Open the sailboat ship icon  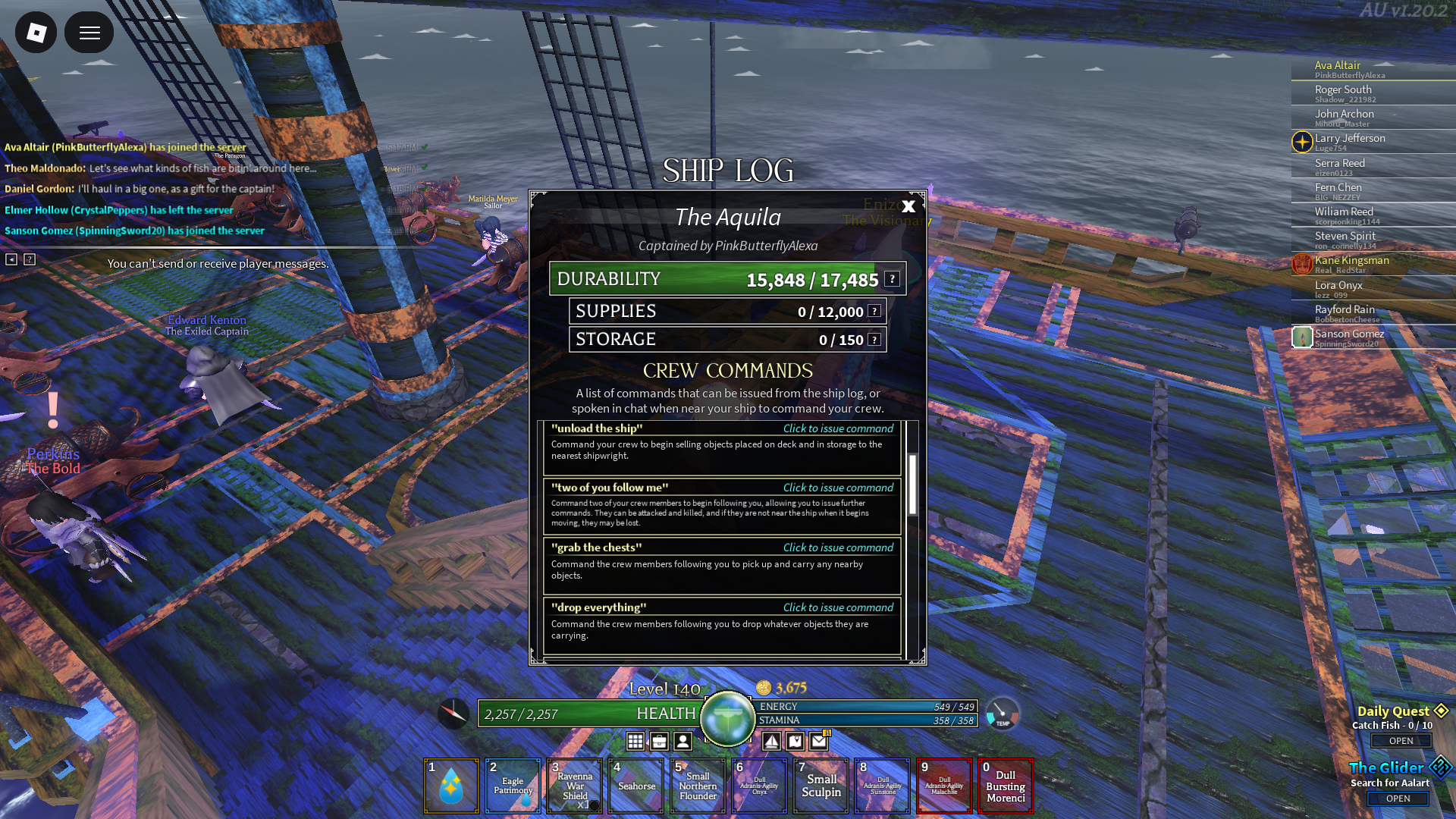point(771,741)
